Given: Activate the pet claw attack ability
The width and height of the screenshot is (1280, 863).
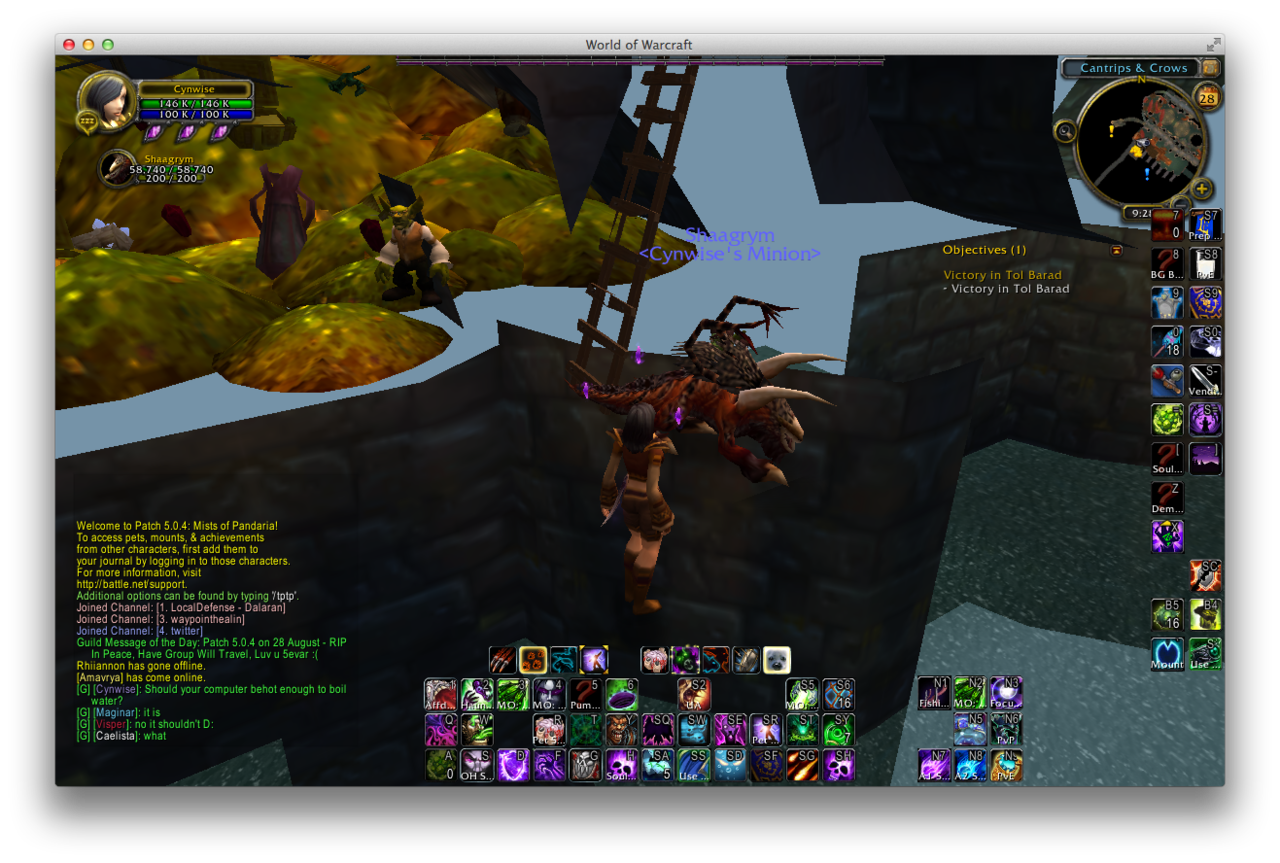Looking at the screenshot, I should pos(503,660).
